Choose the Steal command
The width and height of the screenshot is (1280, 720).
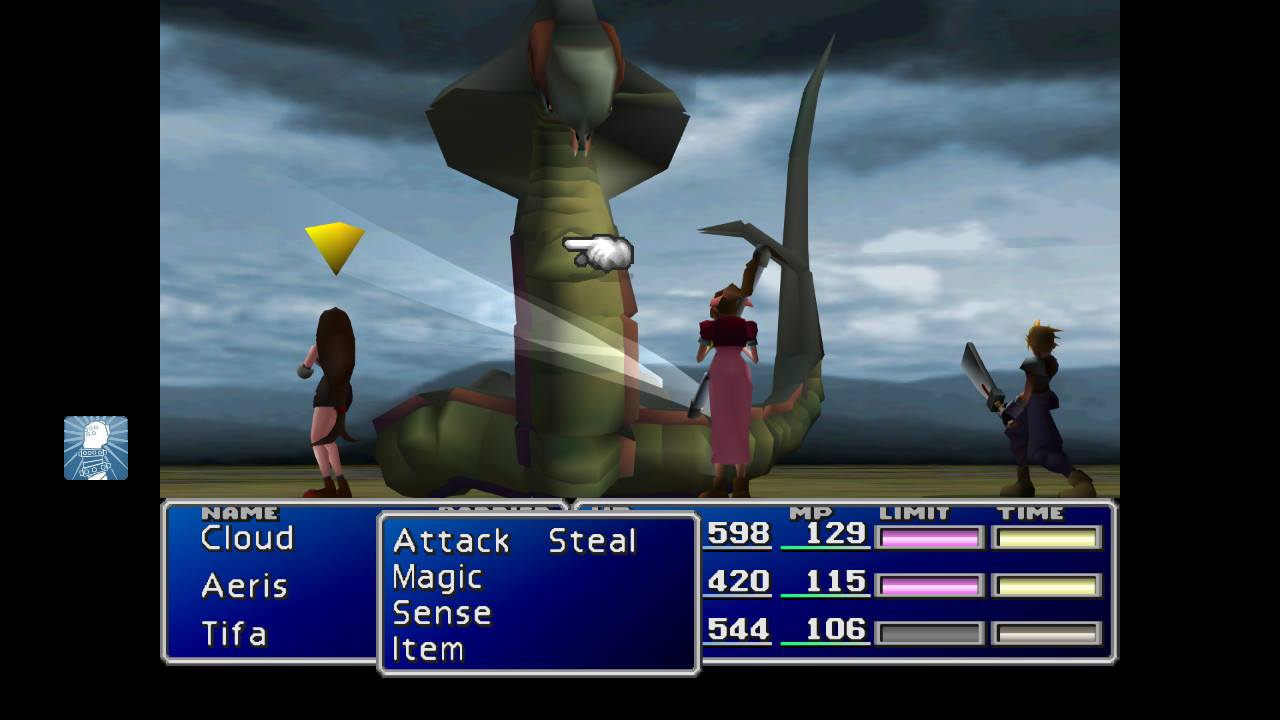pyautogui.click(x=592, y=541)
